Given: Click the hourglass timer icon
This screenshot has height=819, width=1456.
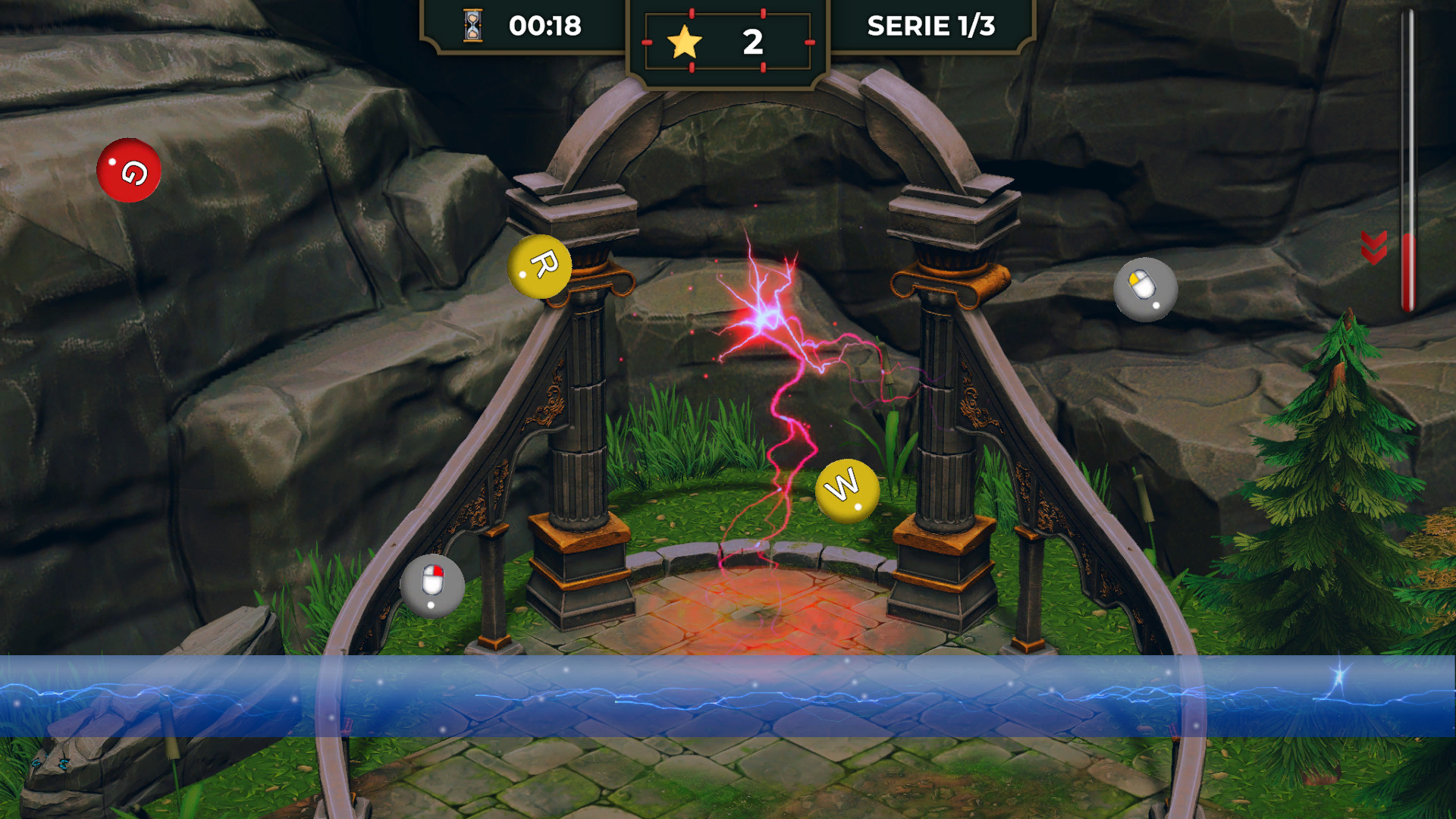Looking at the screenshot, I should 470,27.
